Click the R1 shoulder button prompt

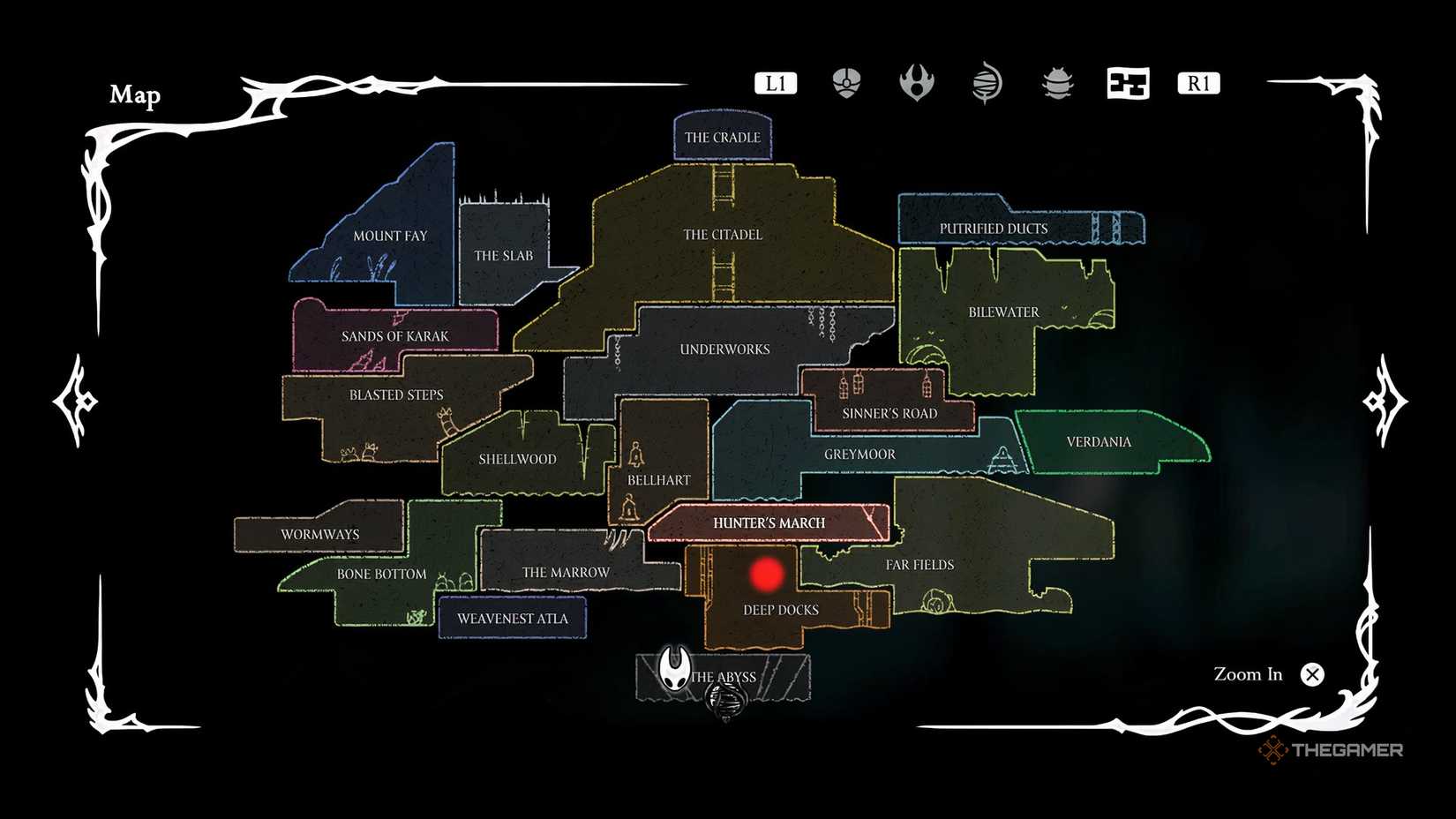[1197, 82]
